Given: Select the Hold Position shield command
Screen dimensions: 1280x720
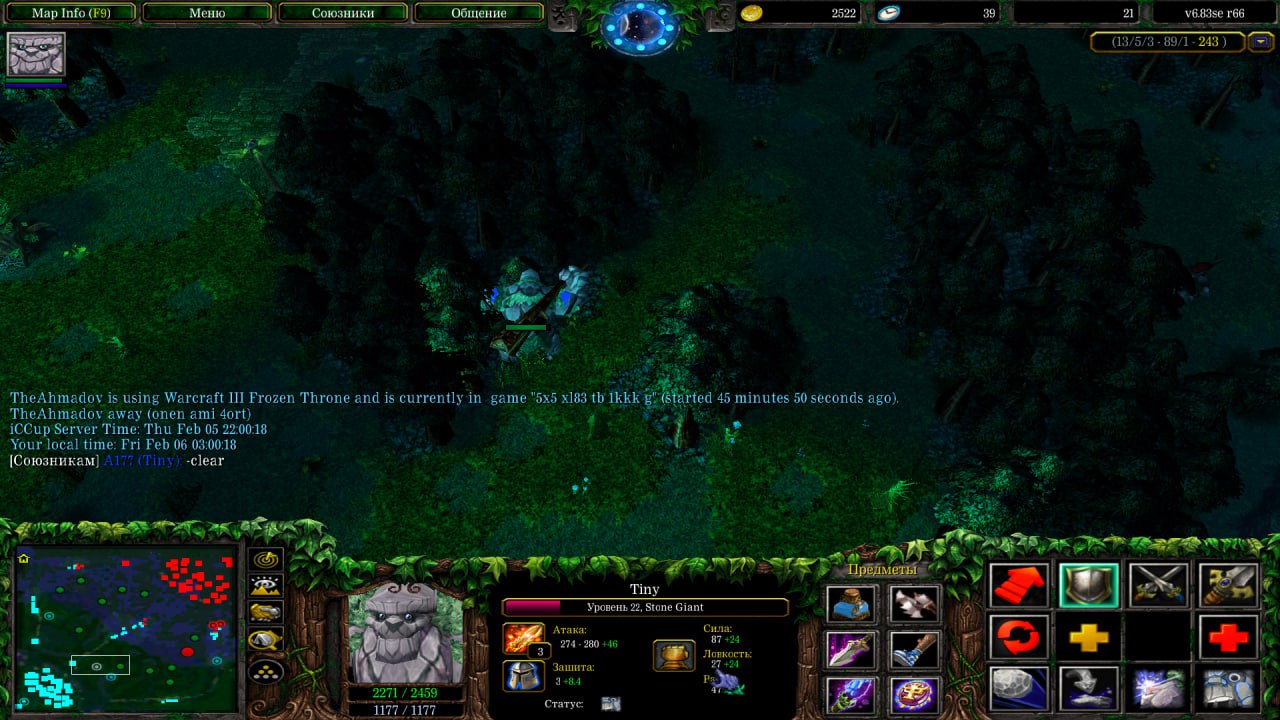Looking at the screenshot, I should coord(1088,586).
